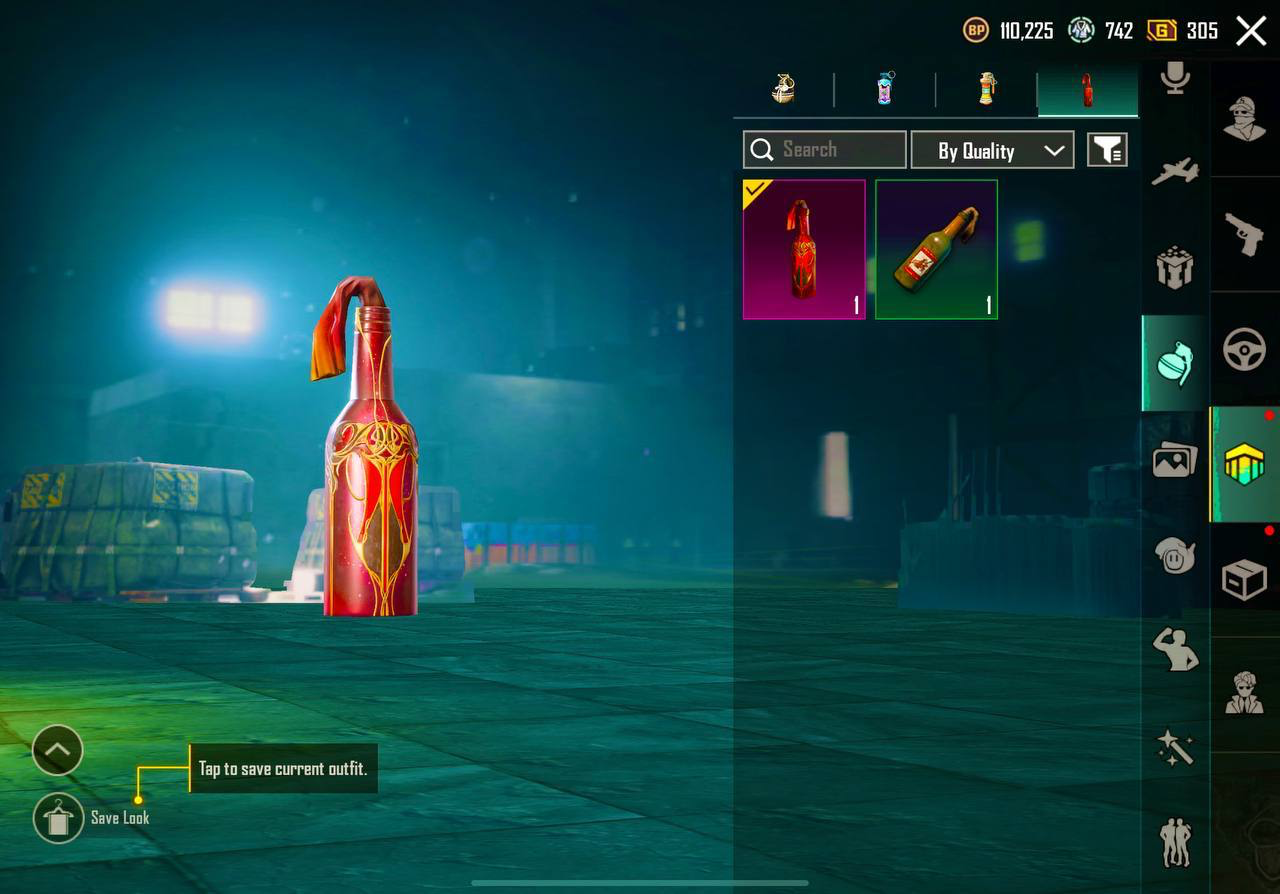
Task: Click the red Molotov skins tab
Action: [x=1087, y=90]
